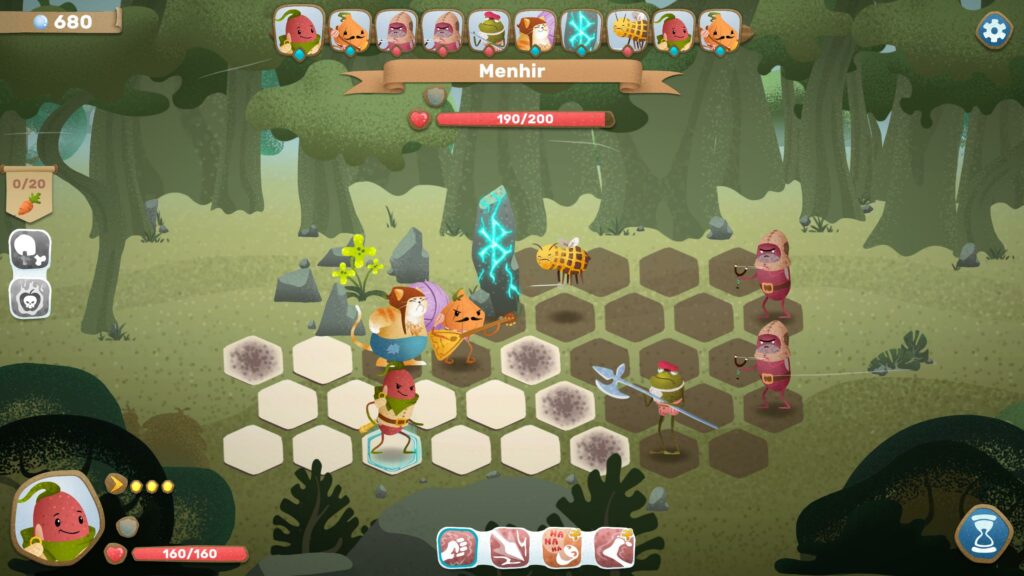Select the frog portrait in the turn order
This screenshot has width=1024, height=576.
pyautogui.click(x=489, y=32)
